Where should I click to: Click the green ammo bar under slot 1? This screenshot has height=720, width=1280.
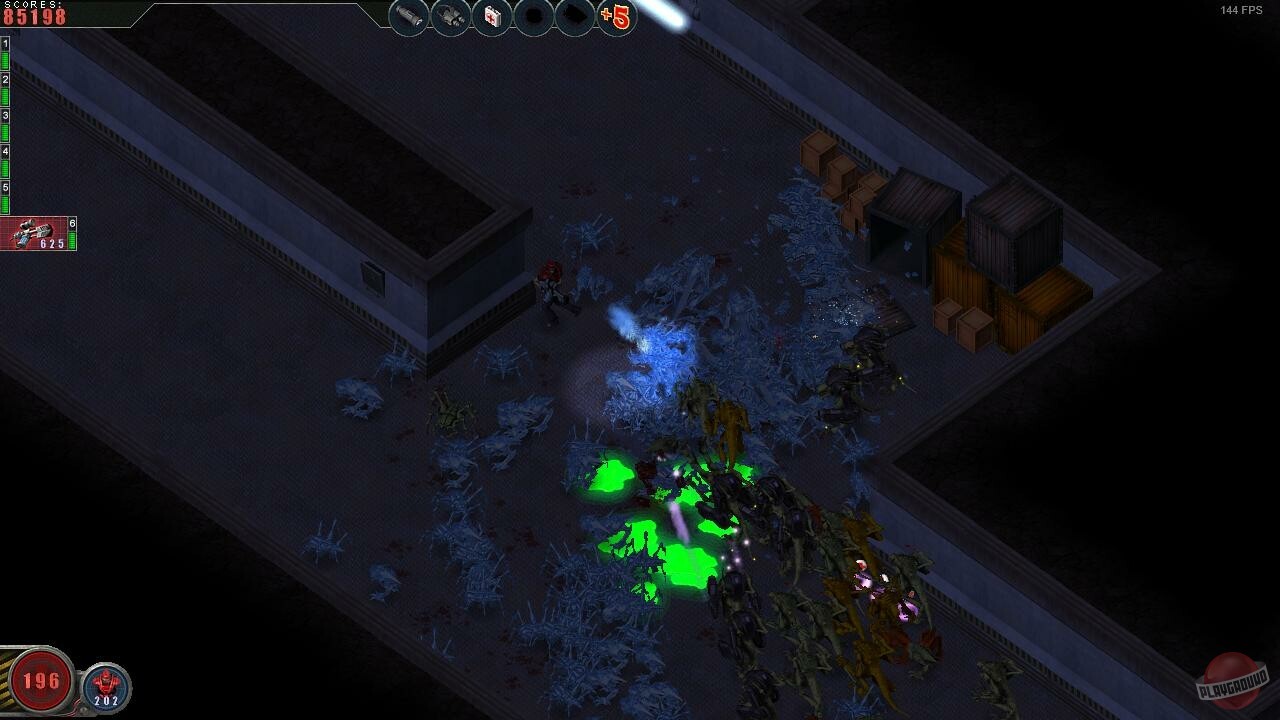[4, 58]
